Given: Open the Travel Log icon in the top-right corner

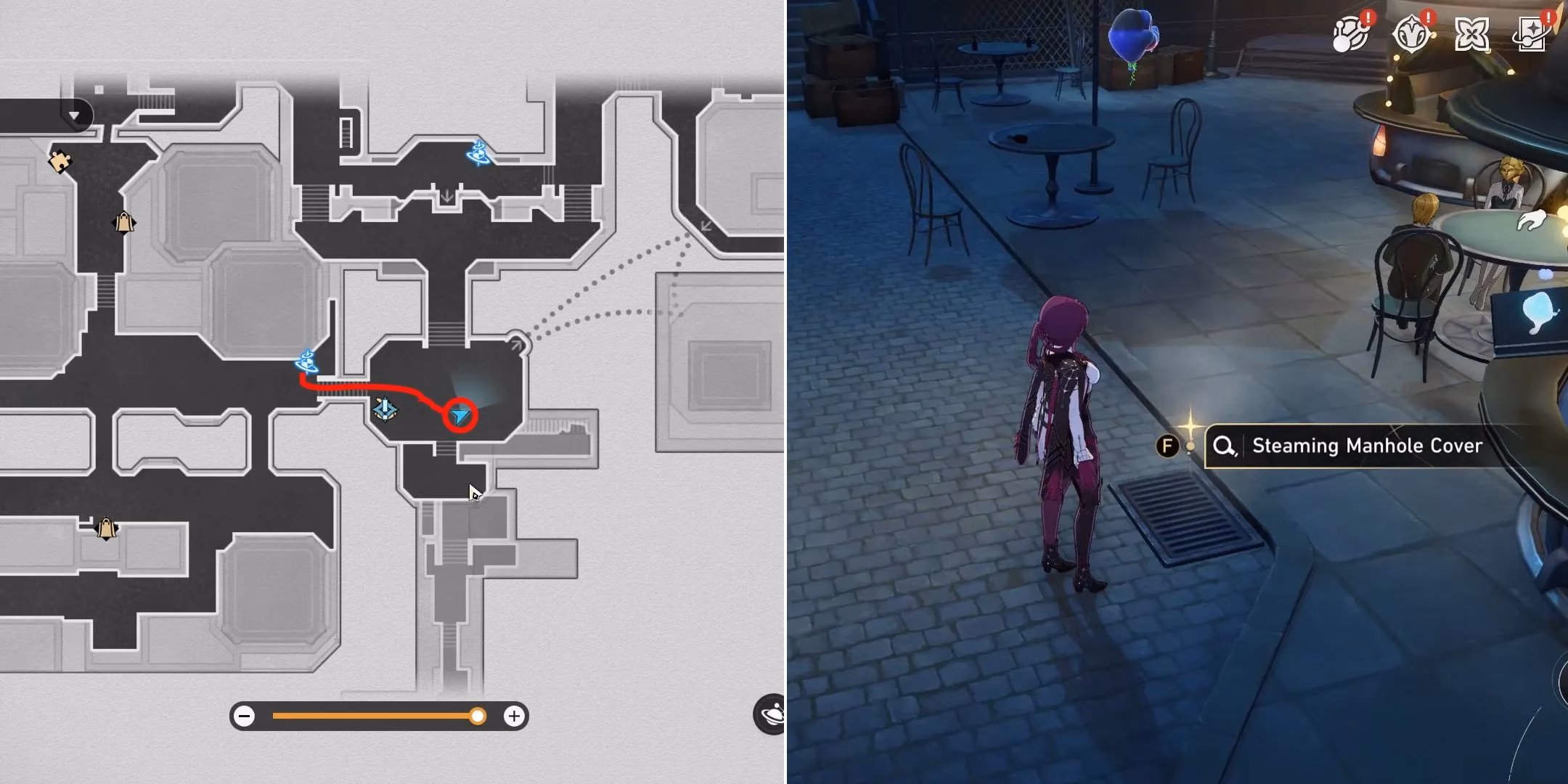Looking at the screenshot, I should coord(1532,33).
